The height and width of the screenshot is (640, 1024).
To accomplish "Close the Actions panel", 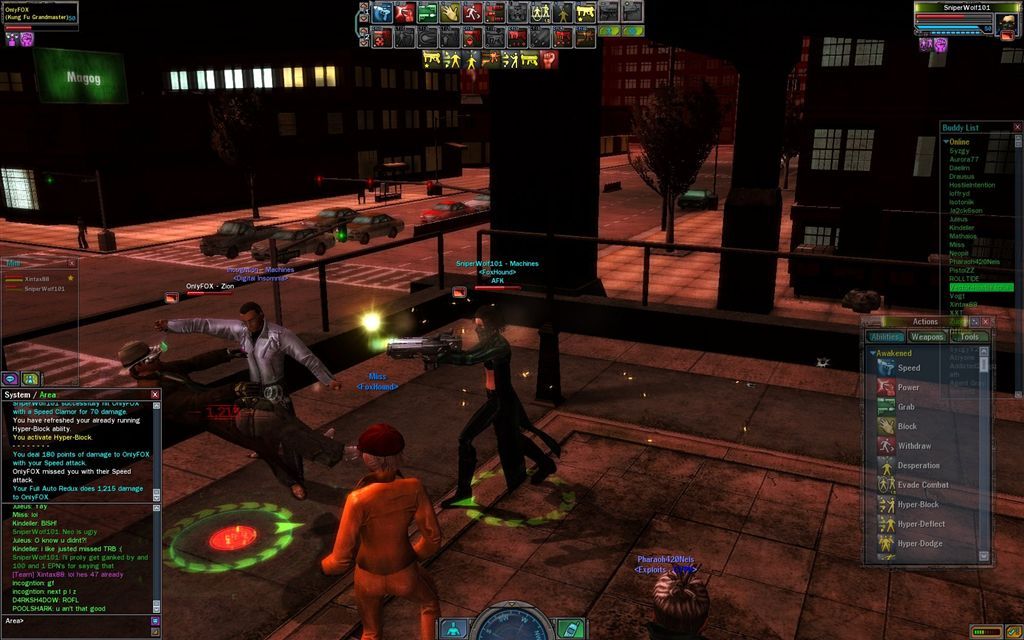I will coord(986,322).
